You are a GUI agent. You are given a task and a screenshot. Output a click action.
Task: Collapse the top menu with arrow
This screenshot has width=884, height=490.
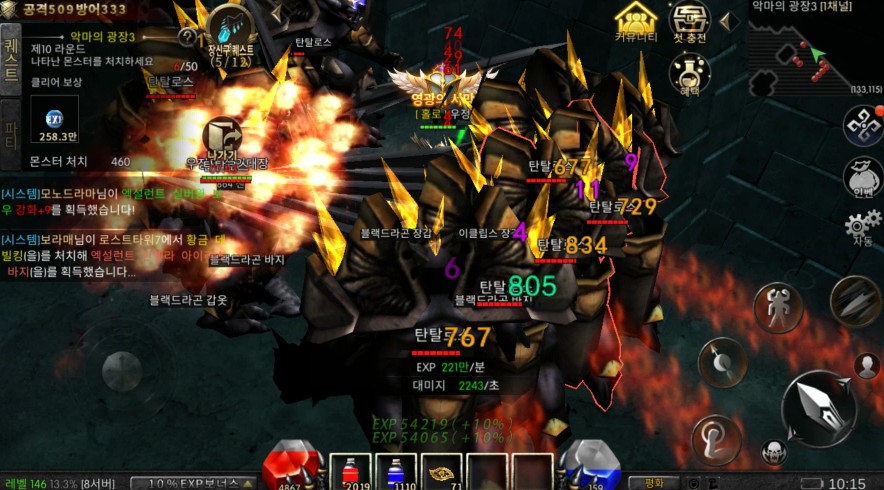pyautogui.click(x=728, y=18)
